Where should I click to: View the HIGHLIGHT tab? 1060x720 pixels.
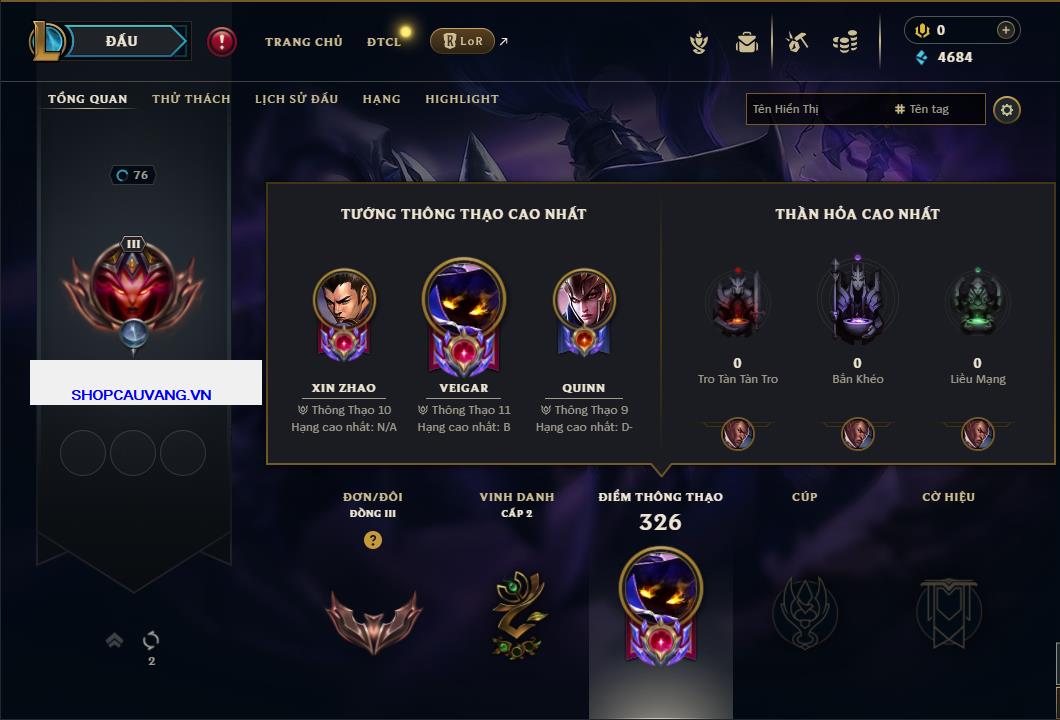pyautogui.click(x=461, y=99)
